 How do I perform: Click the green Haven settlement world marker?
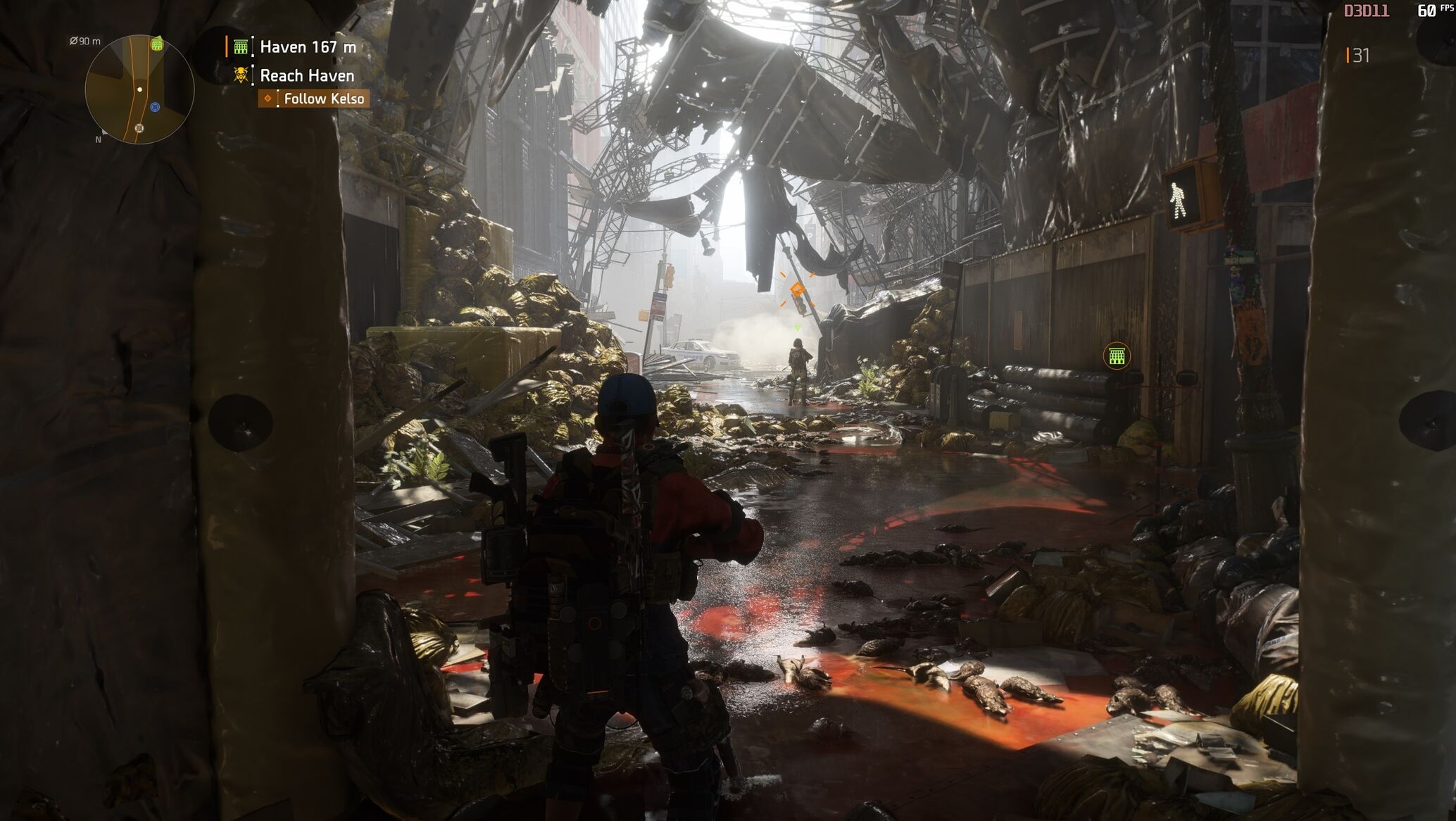click(1116, 356)
